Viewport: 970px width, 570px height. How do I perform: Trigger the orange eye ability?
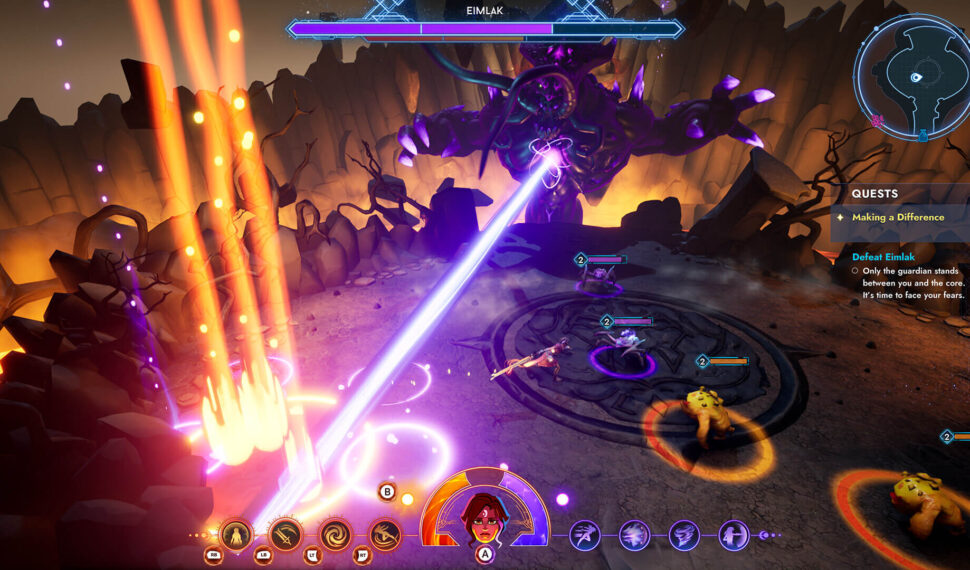385,535
